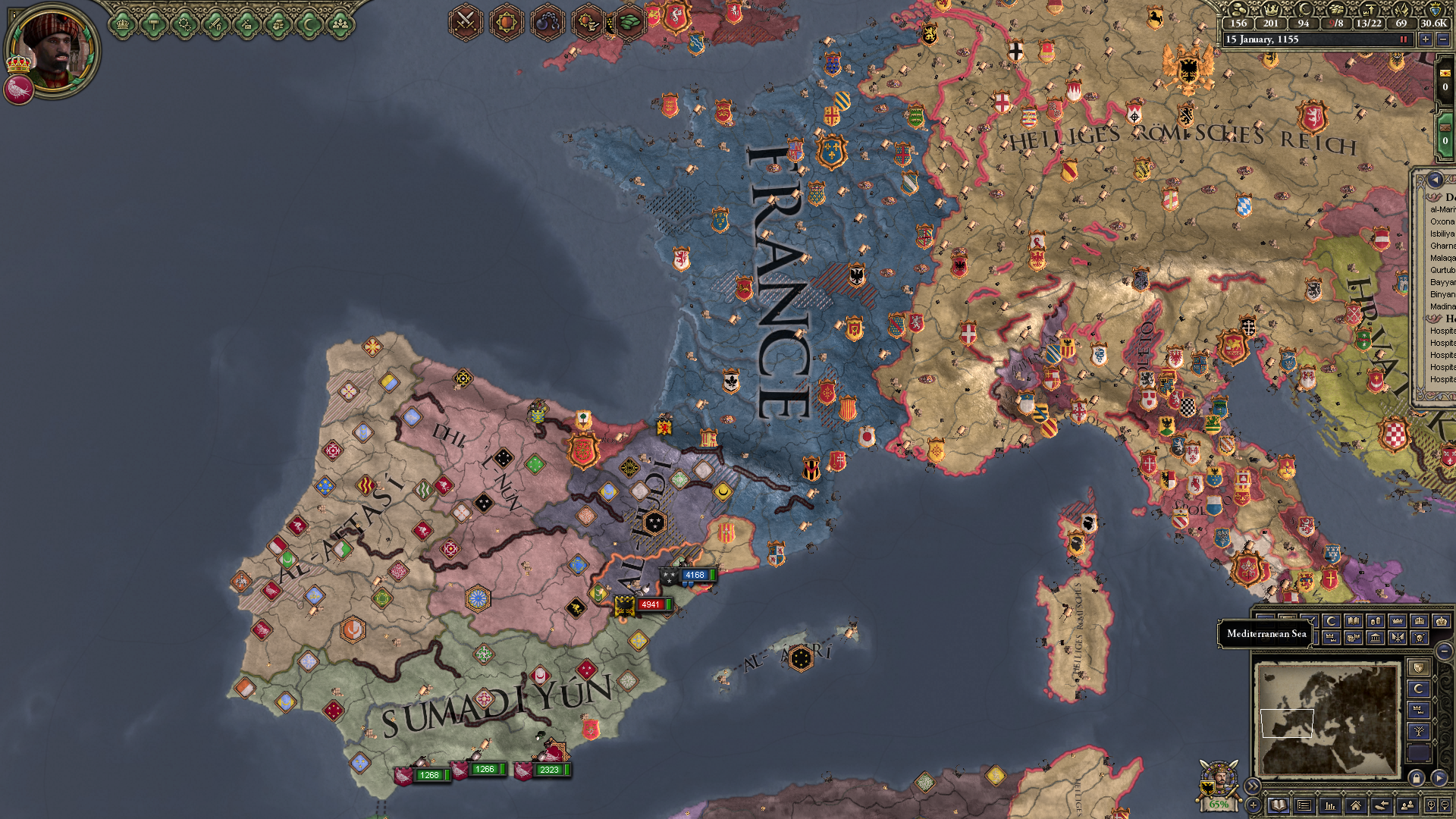
Task: Click the scroll-up arrow on the right side panel
Action: [x=1434, y=180]
